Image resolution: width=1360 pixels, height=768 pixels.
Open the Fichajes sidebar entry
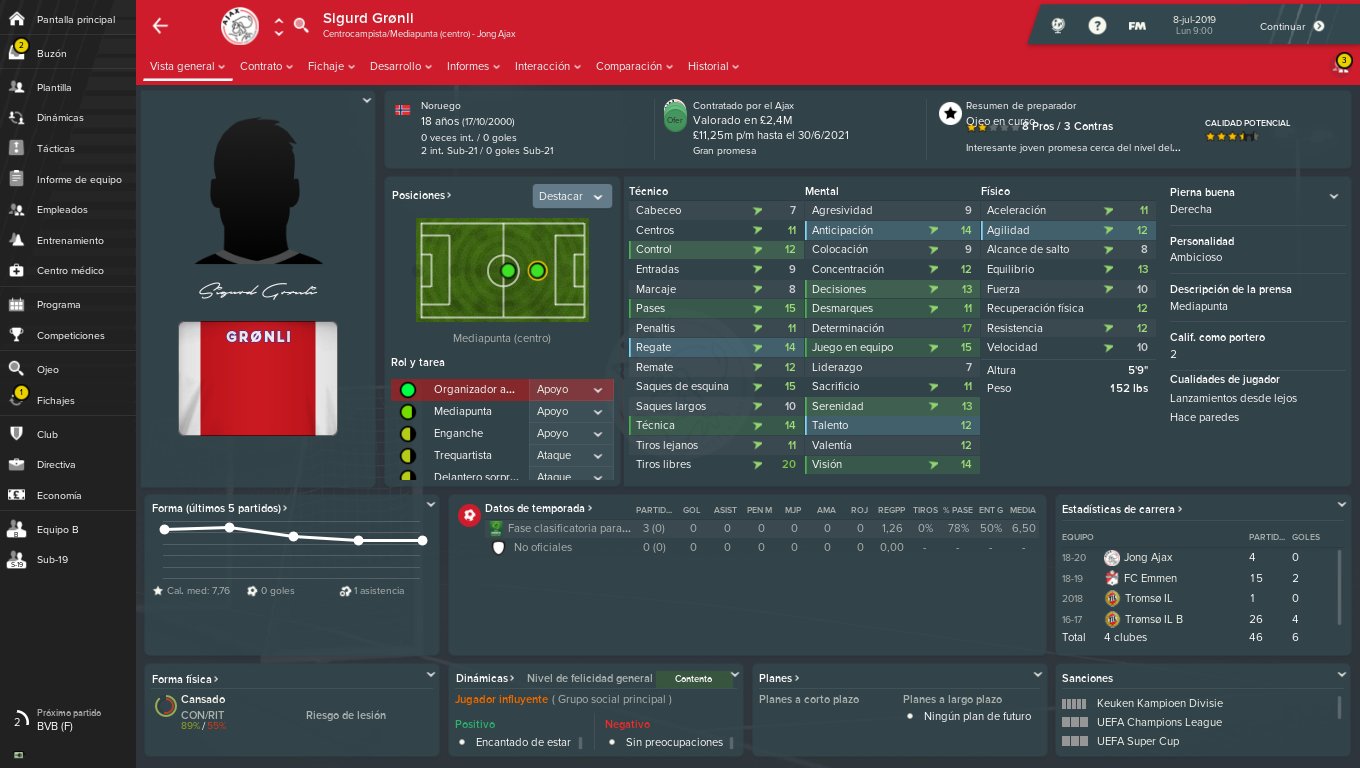tap(55, 401)
